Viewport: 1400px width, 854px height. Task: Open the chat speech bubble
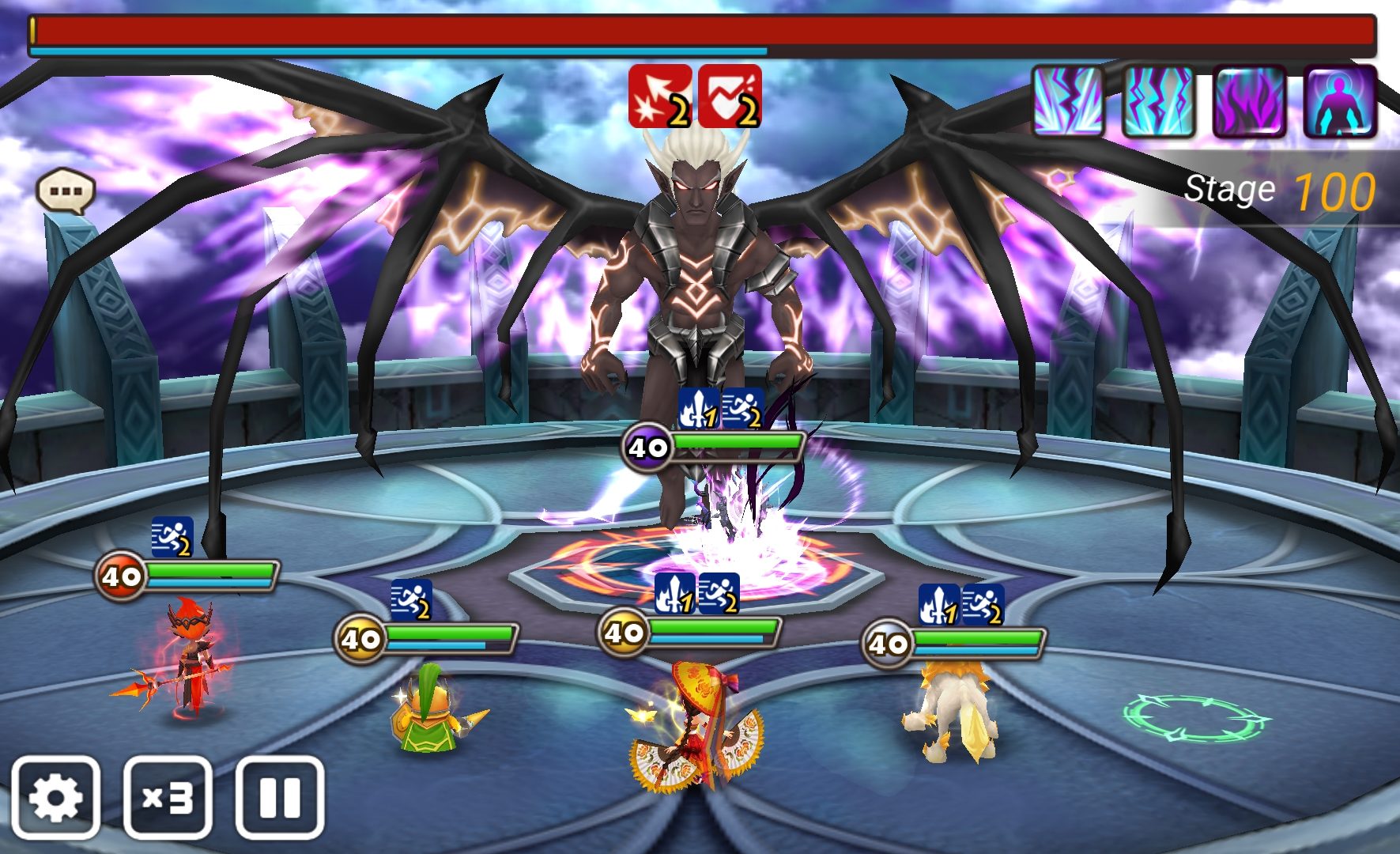[66, 191]
